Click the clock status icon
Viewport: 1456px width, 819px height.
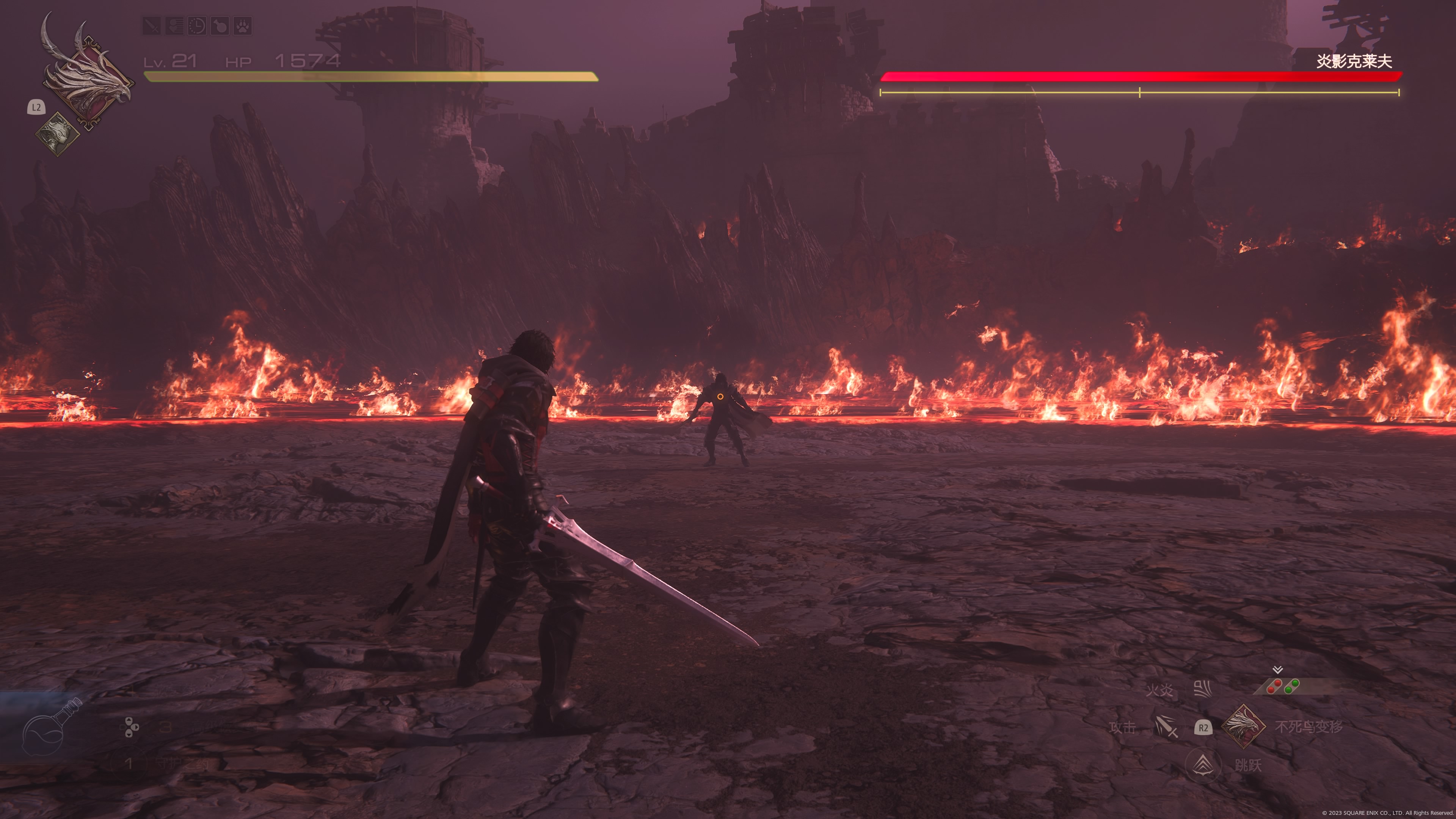click(197, 25)
